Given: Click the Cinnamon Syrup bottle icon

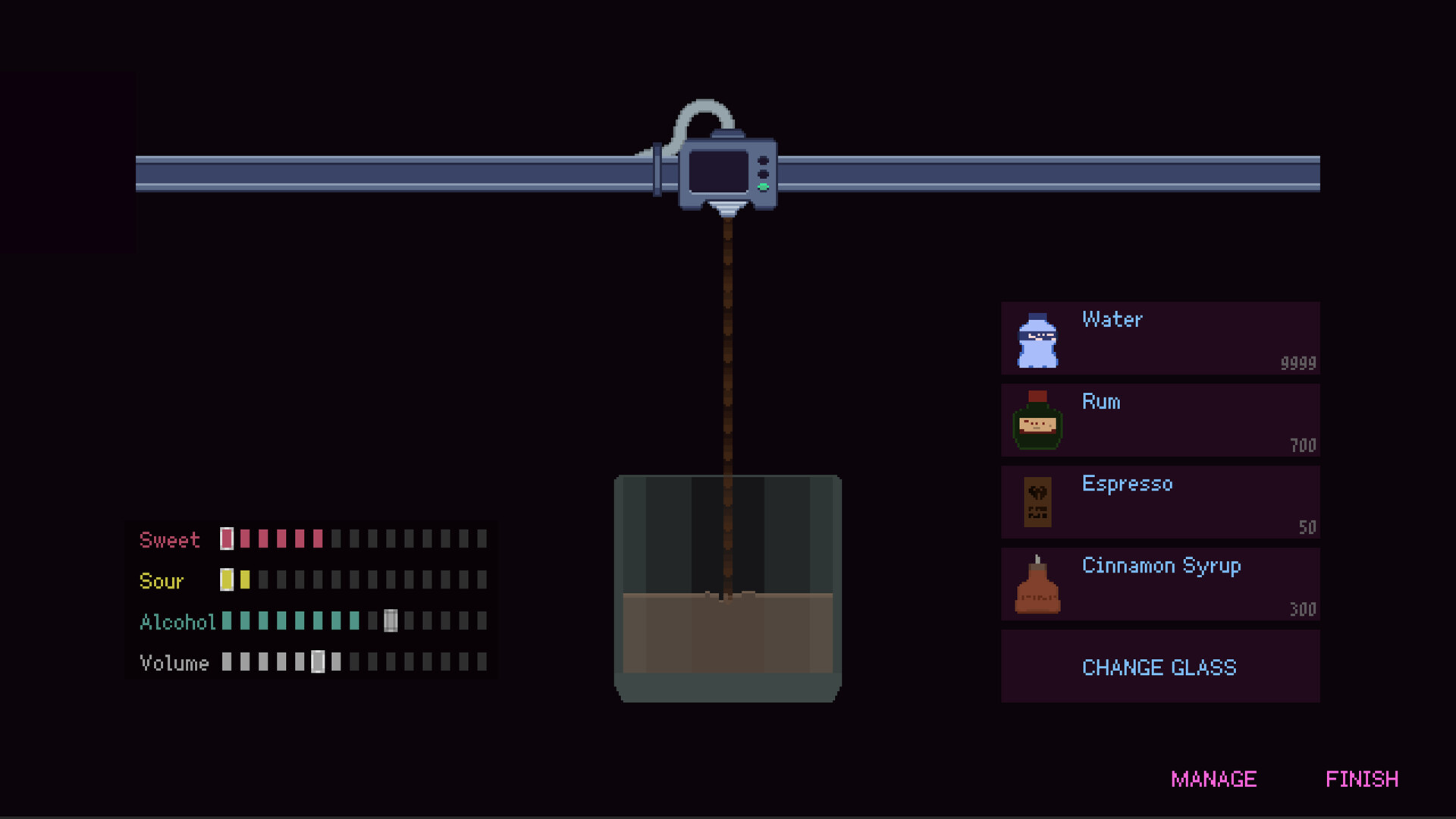Looking at the screenshot, I should pyautogui.click(x=1038, y=585).
